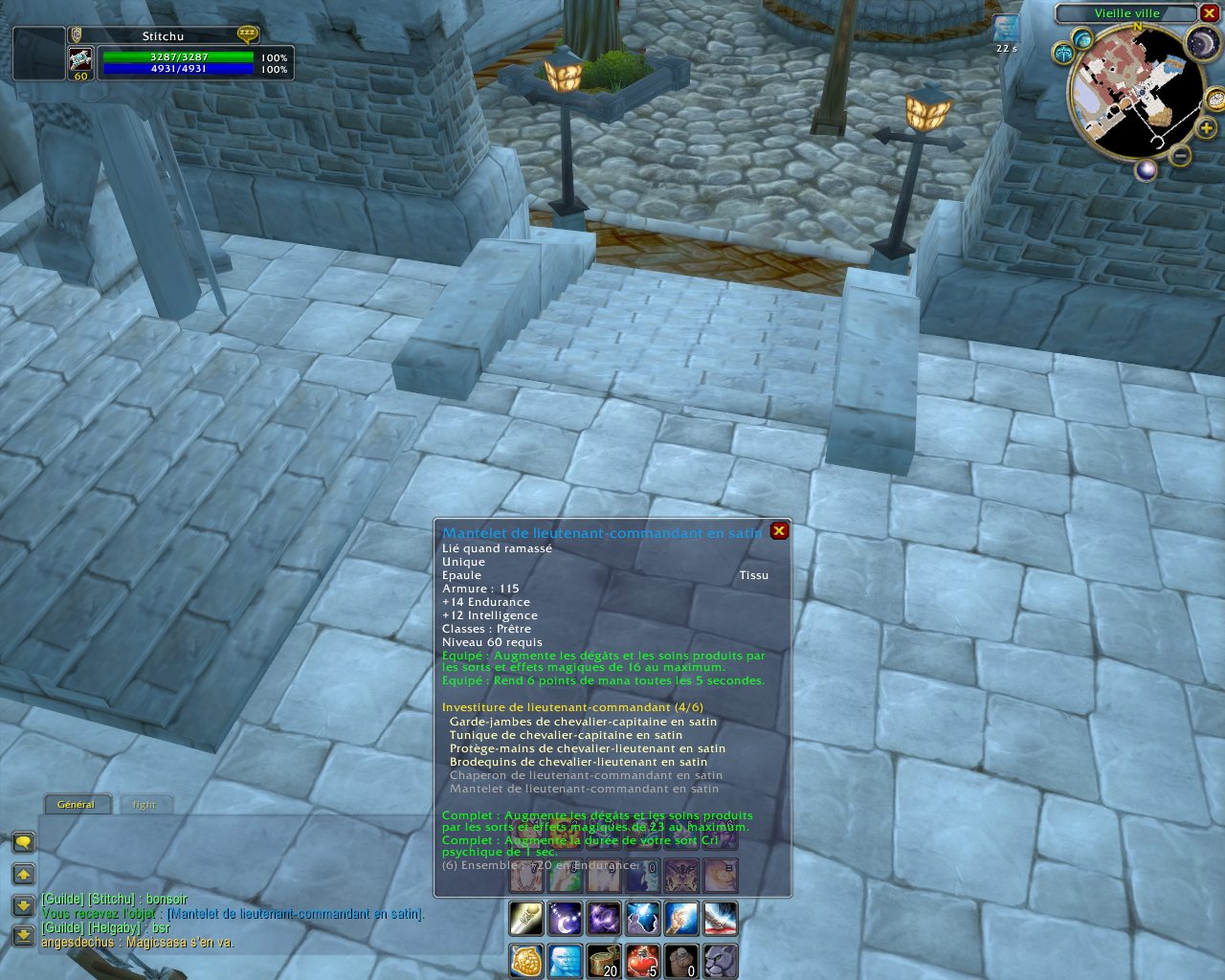Zoom out the minimap with minus button
Image resolution: width=1225 pixels, height=980 pixels.
pos(1180,155)
